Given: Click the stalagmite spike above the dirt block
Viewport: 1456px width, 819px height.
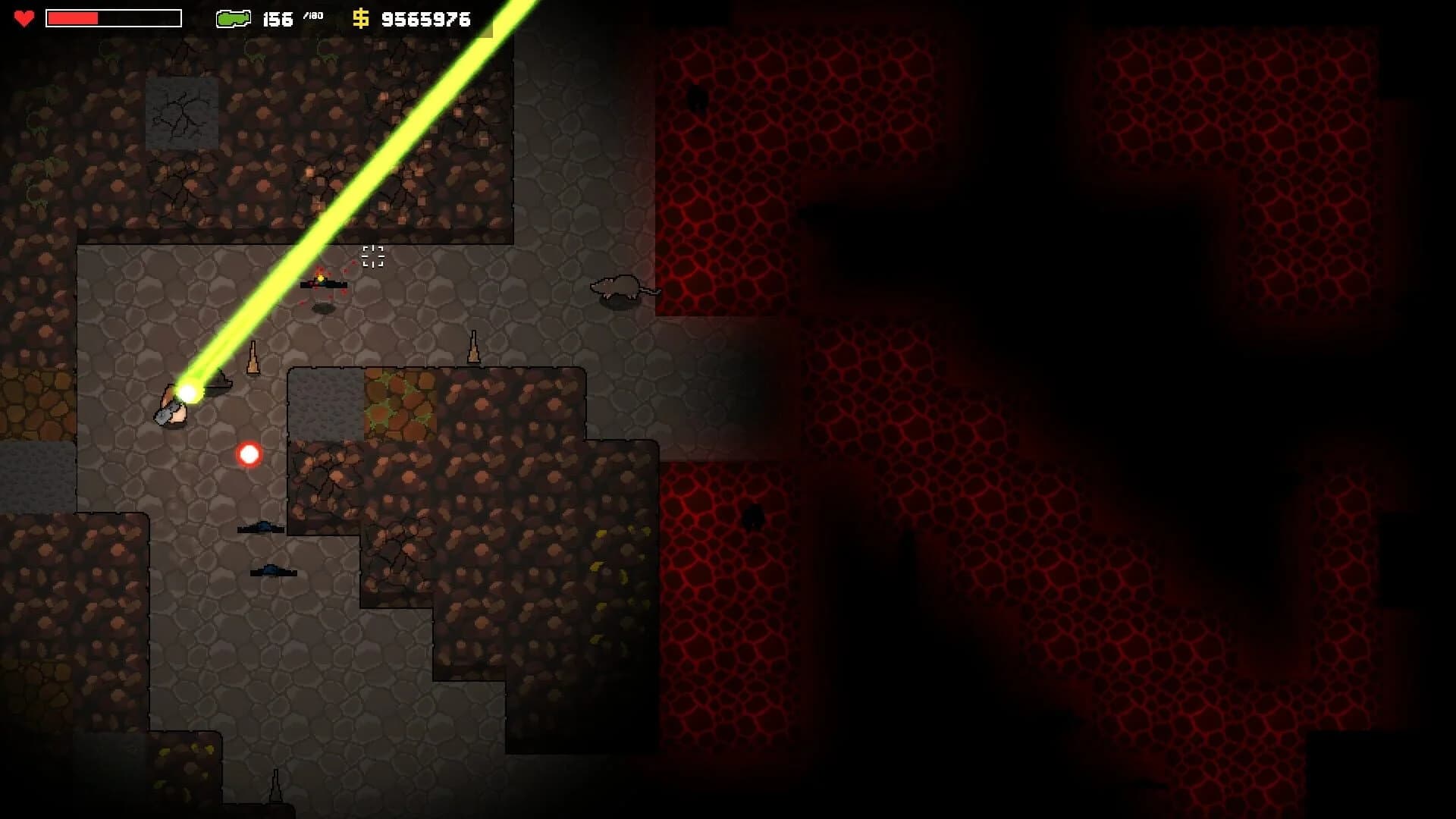Looking at the screenshot, I should (474, 347).
